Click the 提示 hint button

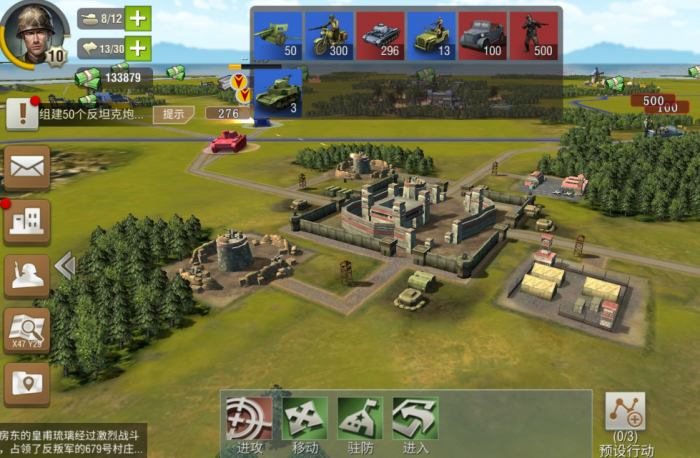(173, 114)
